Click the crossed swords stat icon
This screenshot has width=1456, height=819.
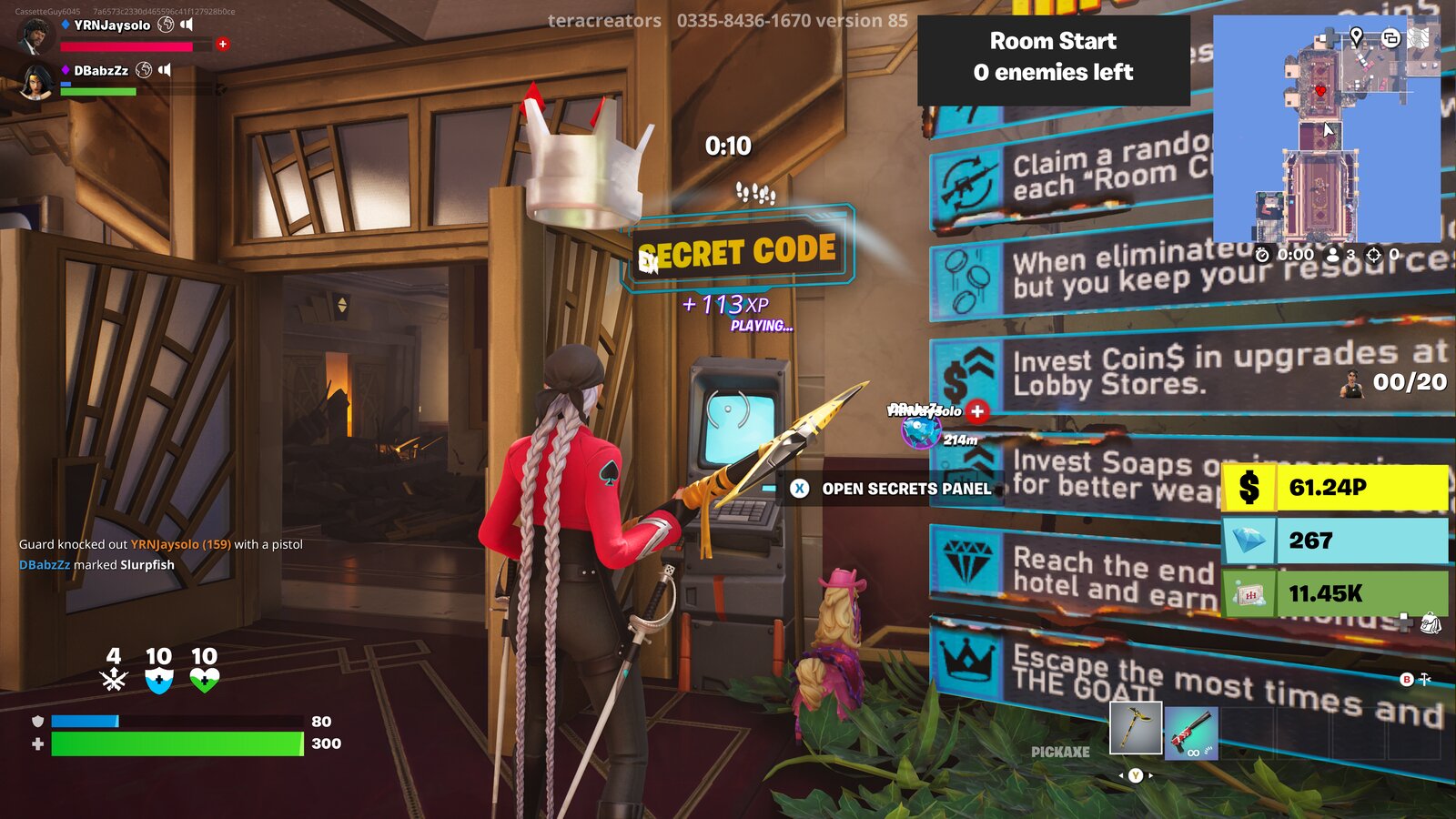(114, 679)
